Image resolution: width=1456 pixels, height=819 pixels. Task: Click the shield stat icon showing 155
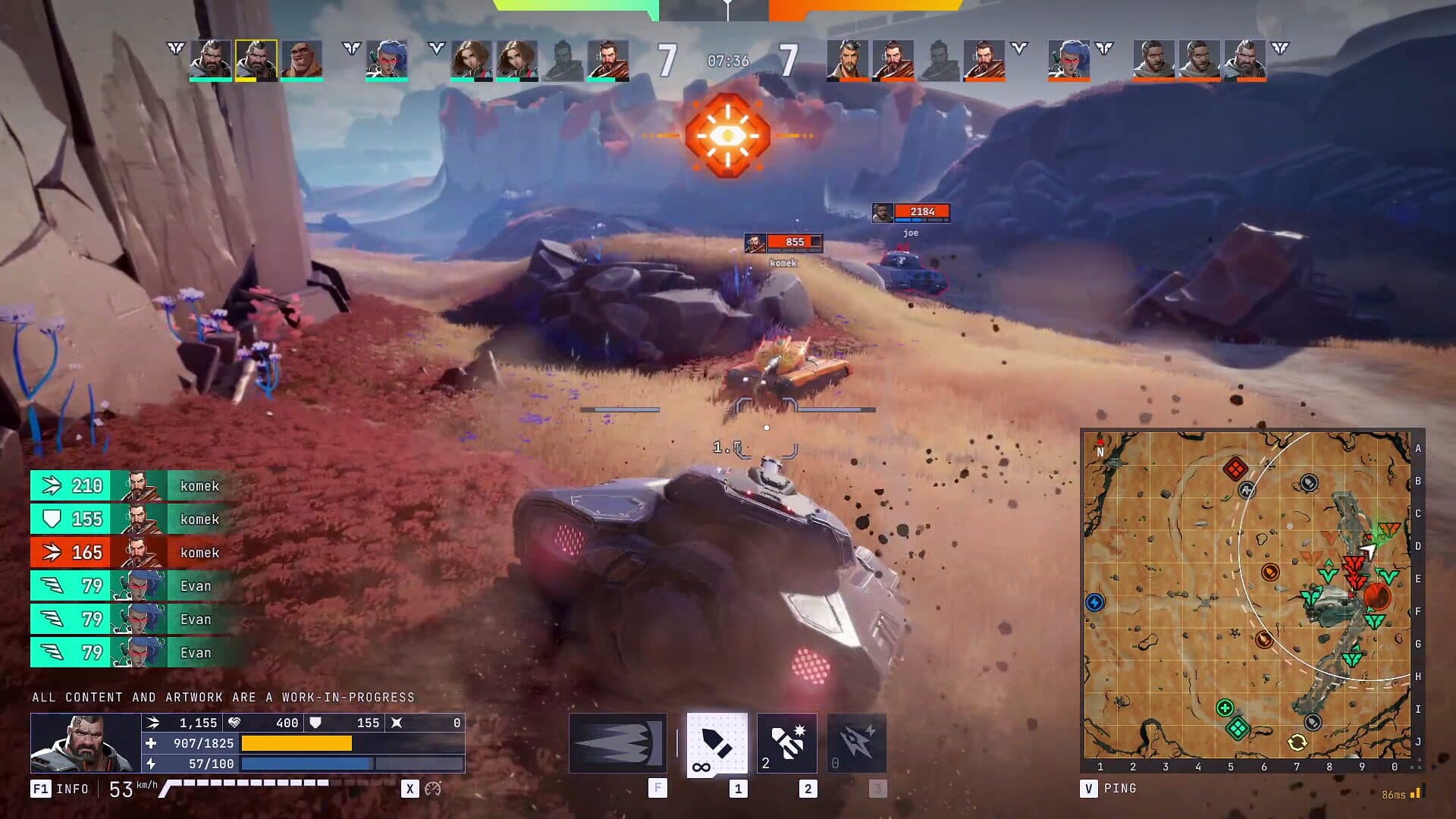pos(314,723)
